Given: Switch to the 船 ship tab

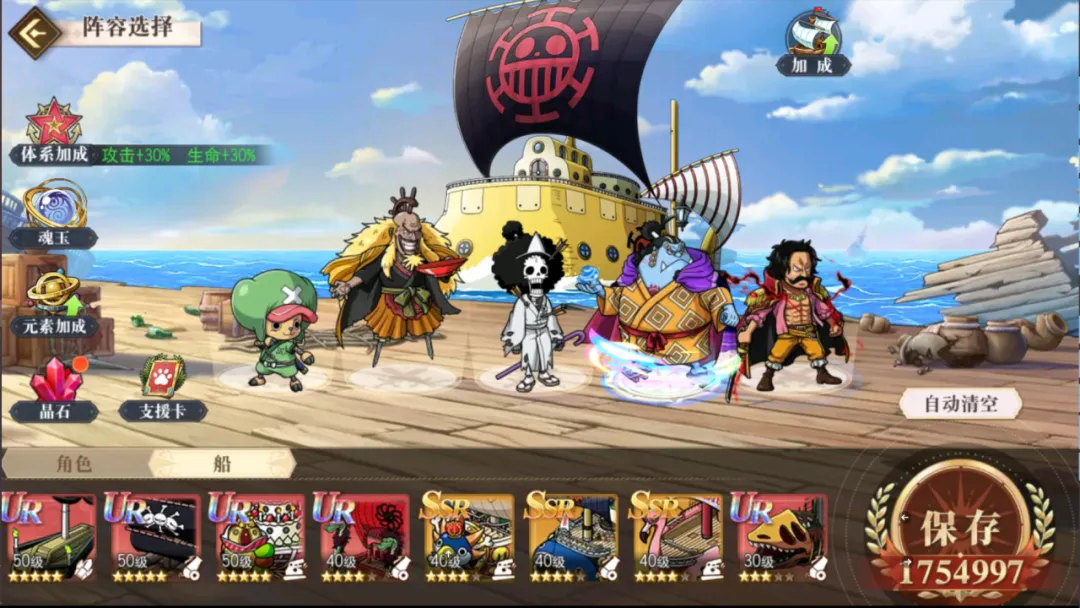Looking at the screenshot, I should click(x=221, y=463).
